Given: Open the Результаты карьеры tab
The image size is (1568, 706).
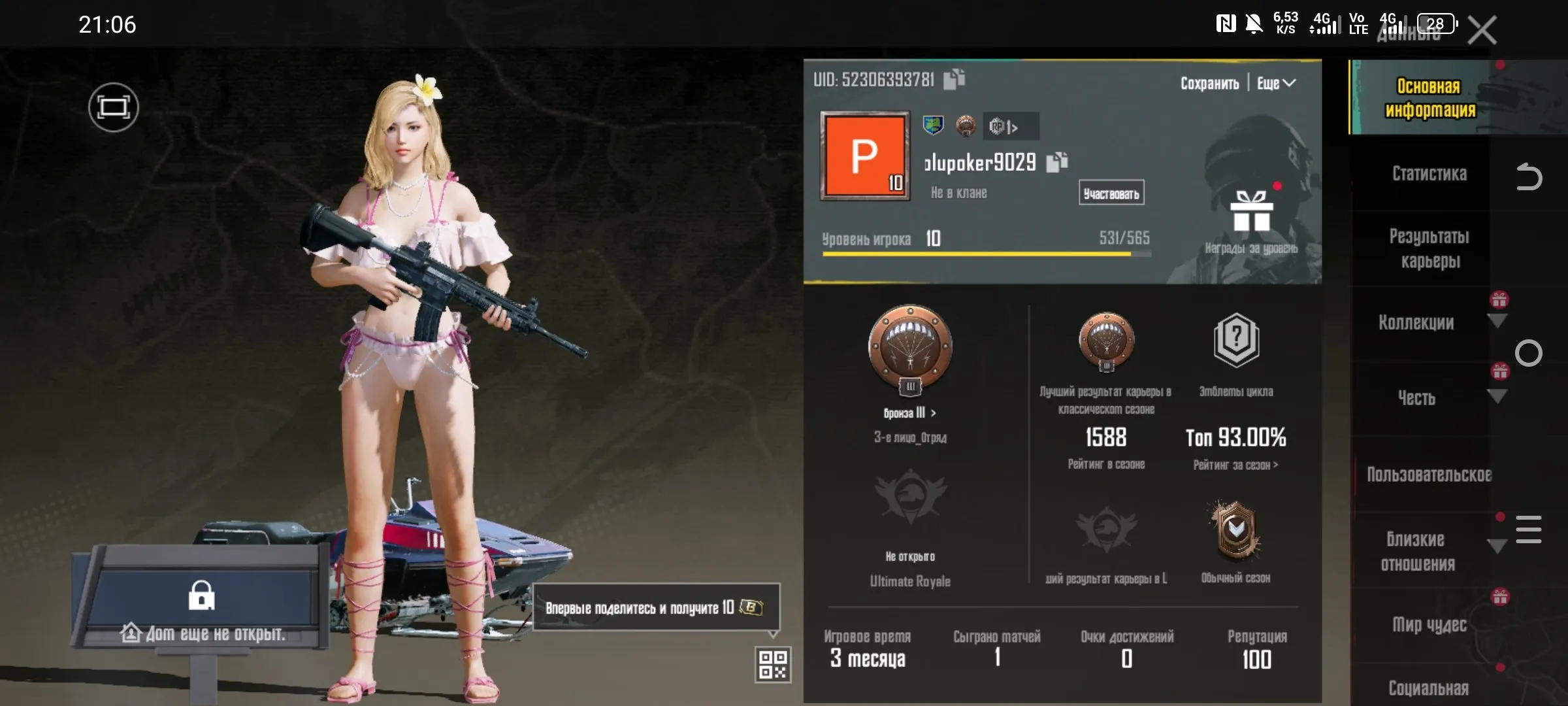Looking at the screenshot, I should click(1429, 248).
